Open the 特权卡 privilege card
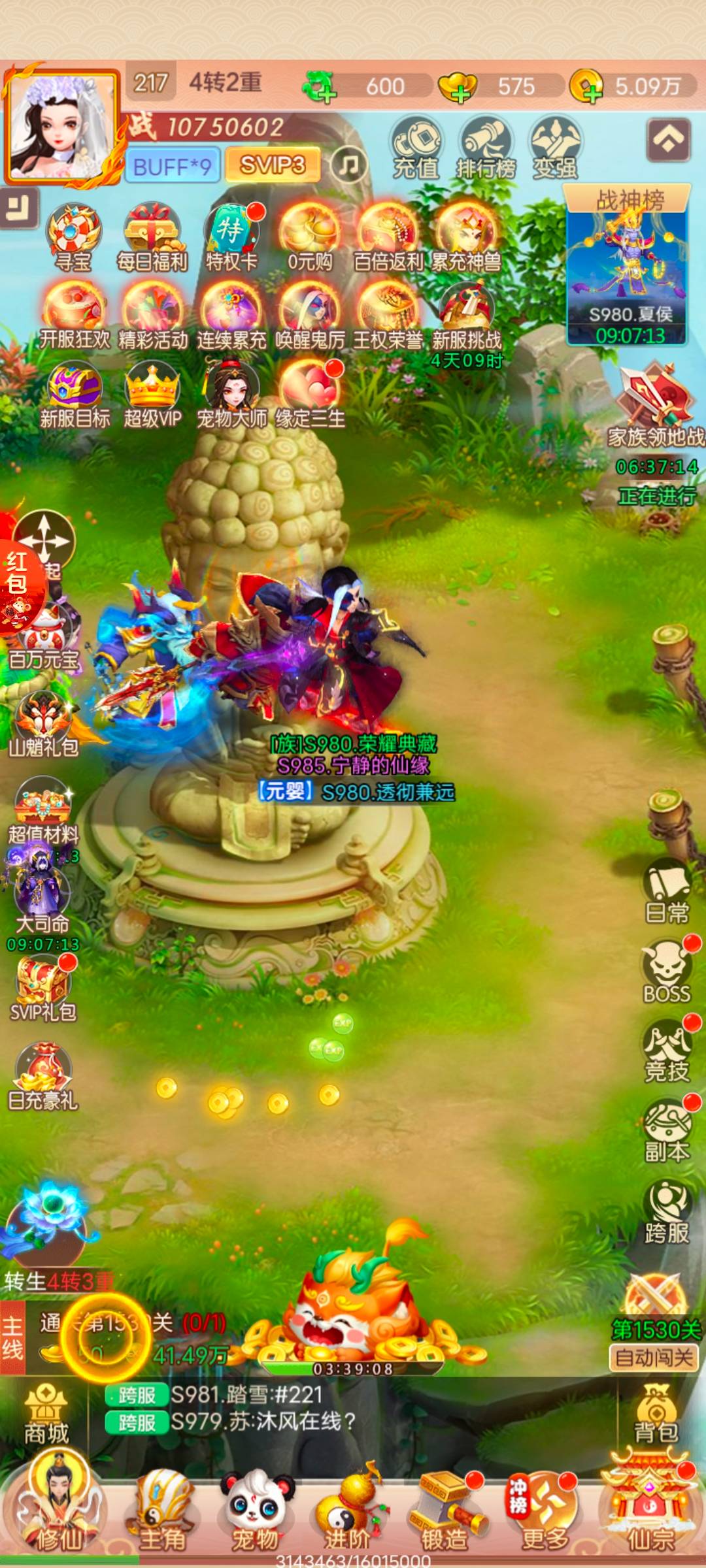Screen dimensions: 706x1568 pyautogui.click(x=231, y=238)
